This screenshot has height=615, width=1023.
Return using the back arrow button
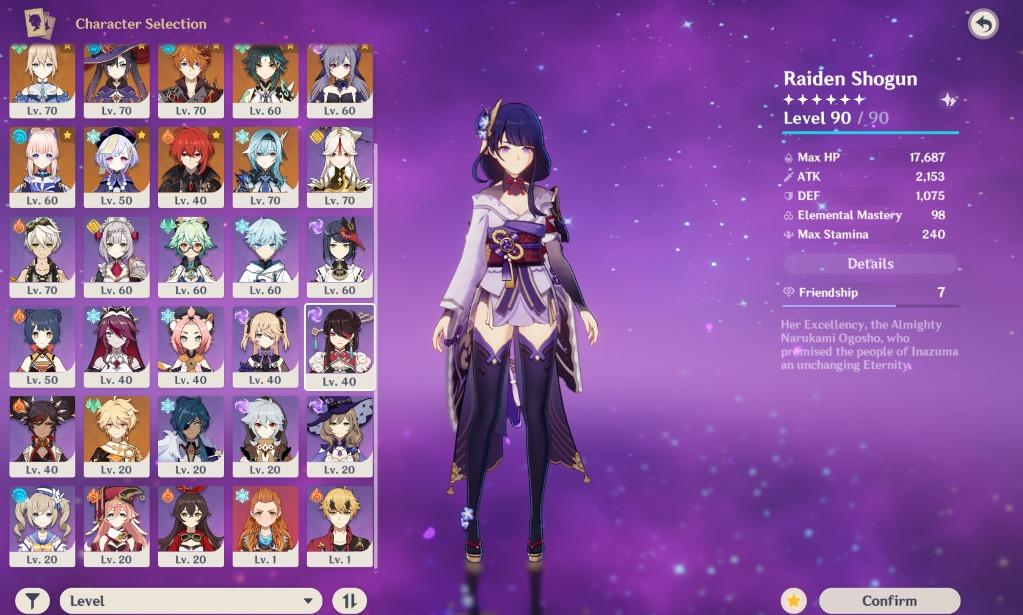983,25
